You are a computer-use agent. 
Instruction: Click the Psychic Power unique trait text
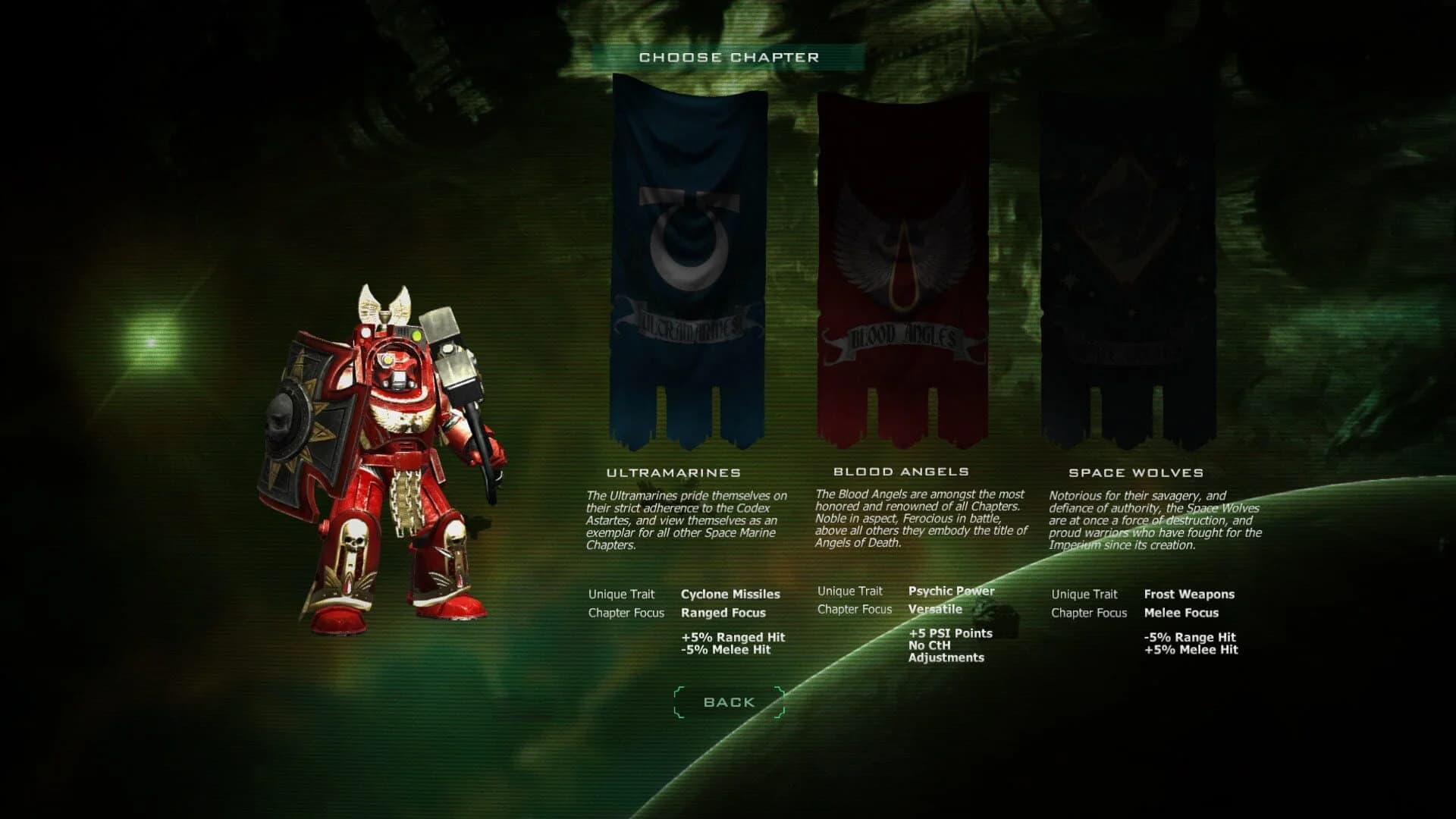951,591
